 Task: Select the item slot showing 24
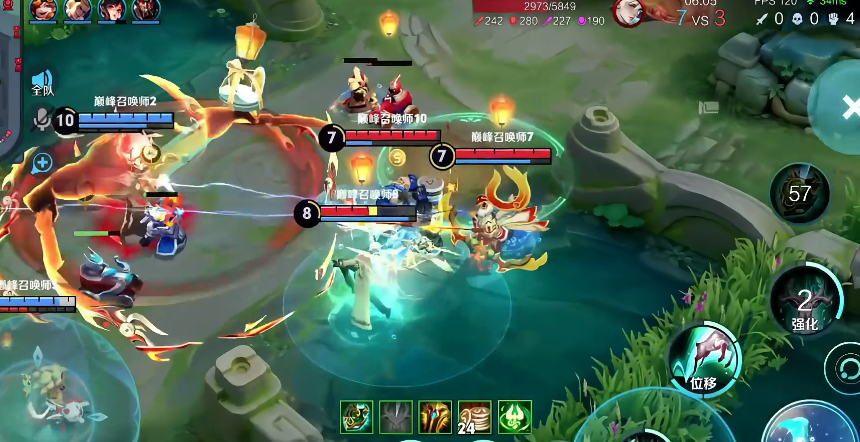coord(474,416)
